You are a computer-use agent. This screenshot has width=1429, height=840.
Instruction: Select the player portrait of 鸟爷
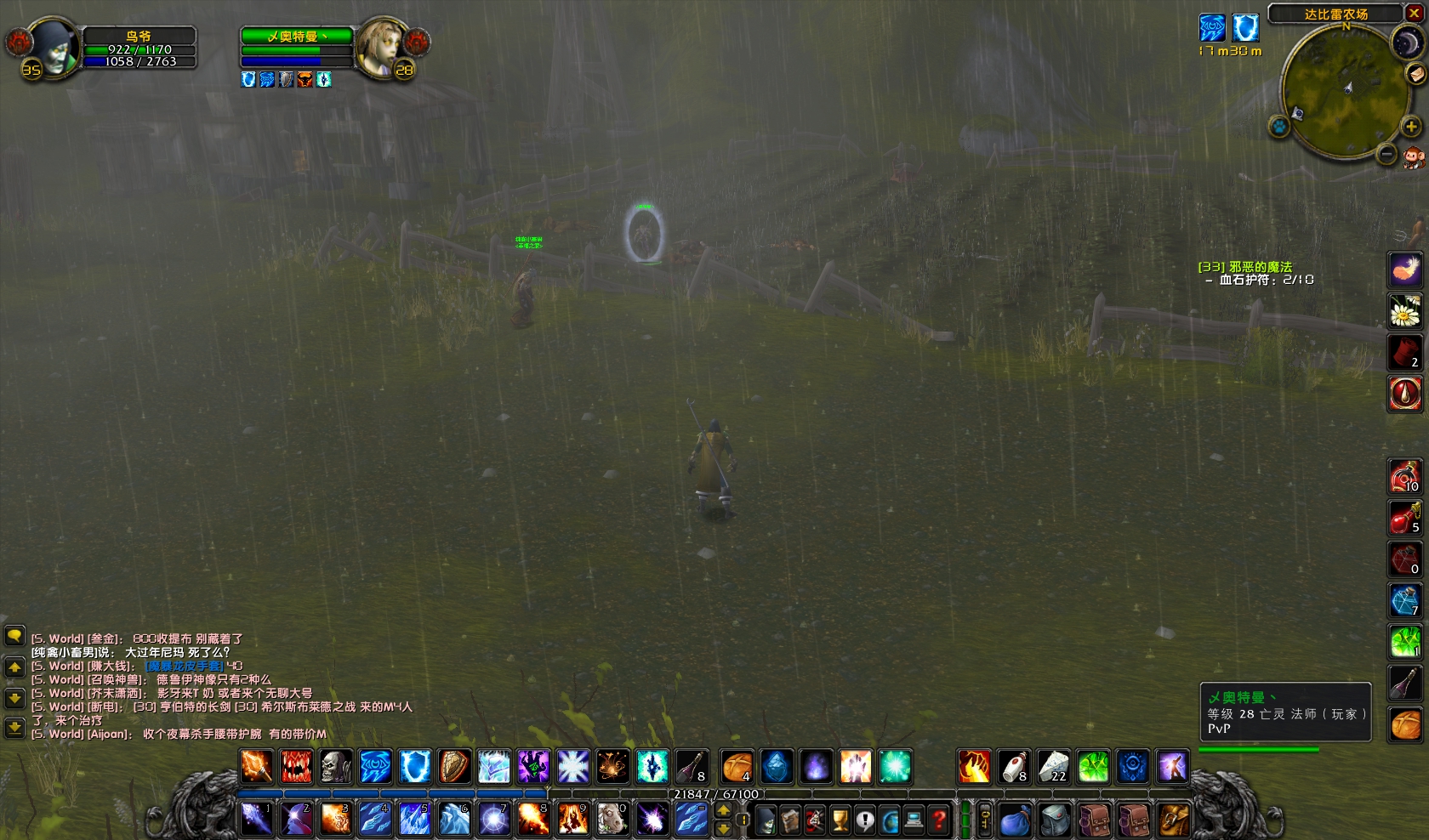(54, 47)
